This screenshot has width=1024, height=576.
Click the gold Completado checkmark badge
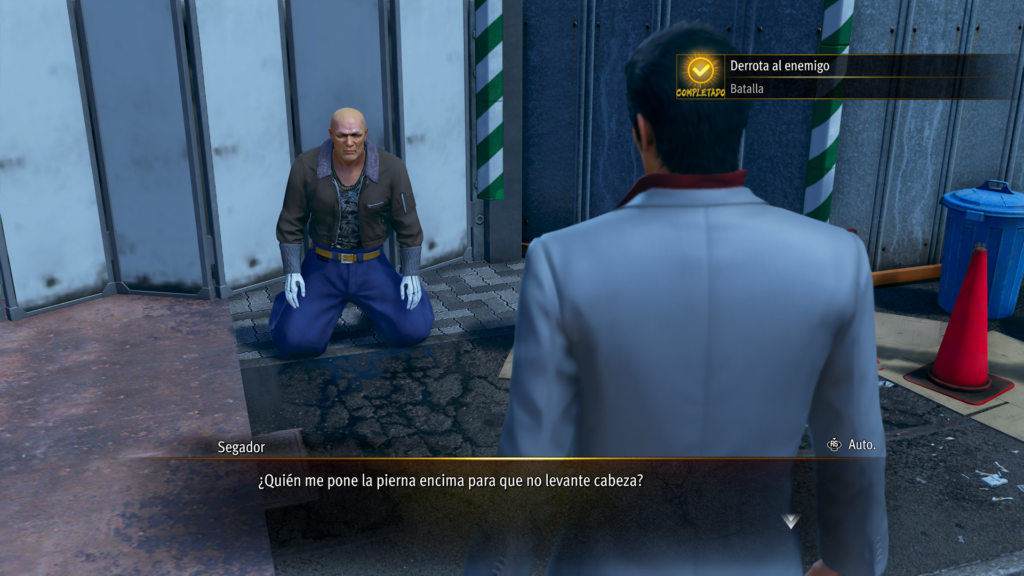700,71
